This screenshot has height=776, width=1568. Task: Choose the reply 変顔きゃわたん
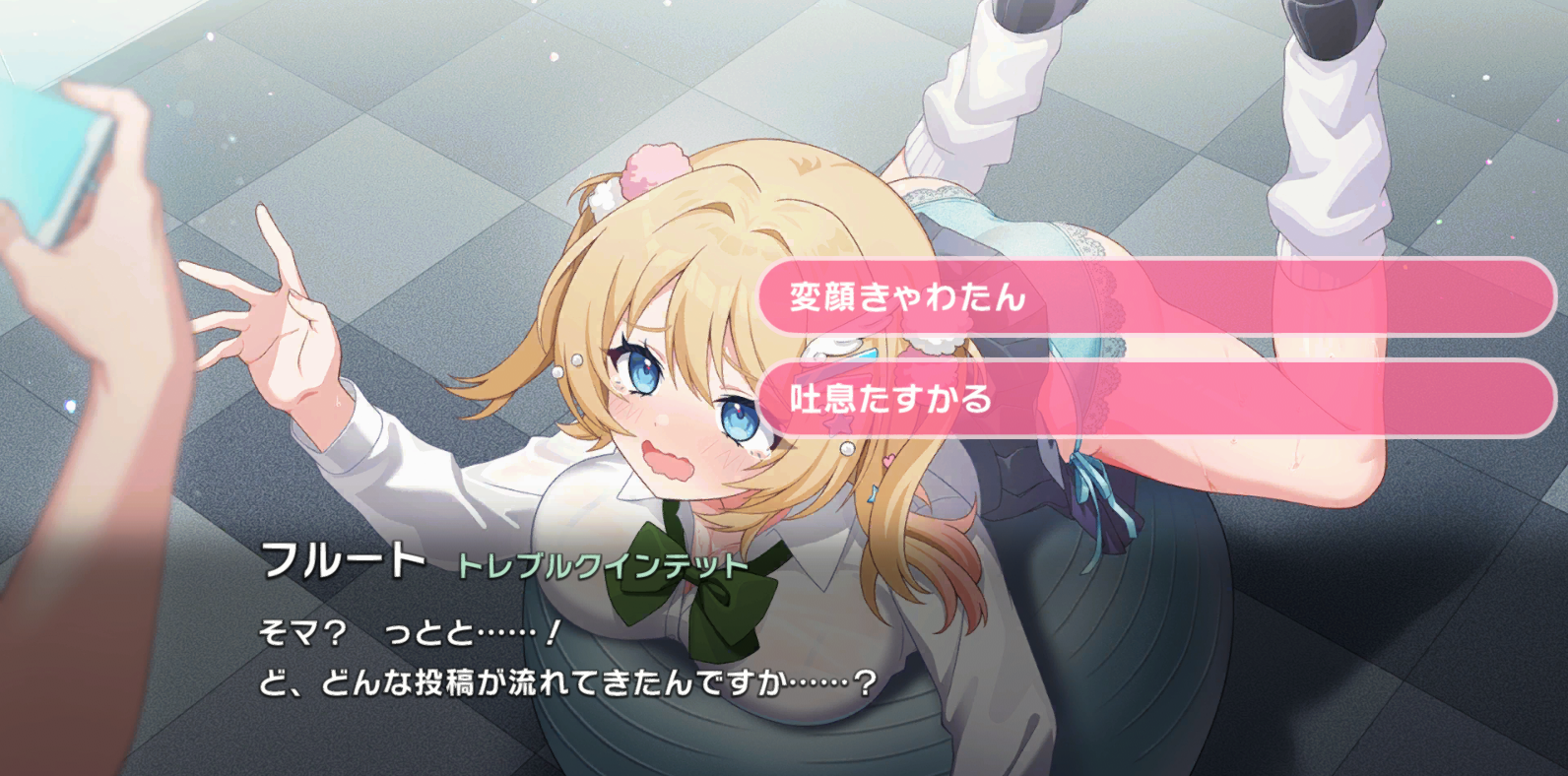[1155, 296]
